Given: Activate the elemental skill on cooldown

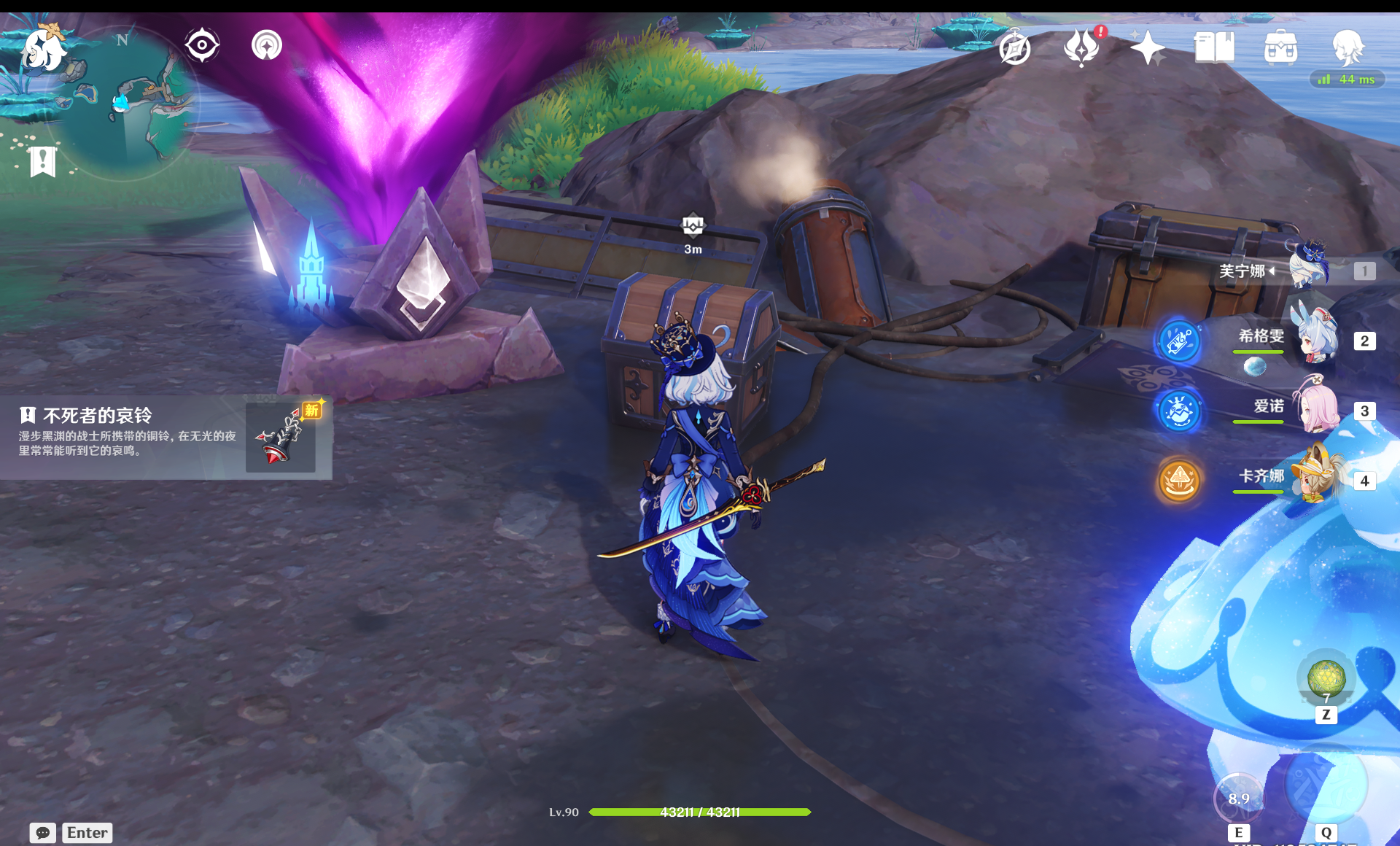Looking at the screenshot, I should point(1238,799).
